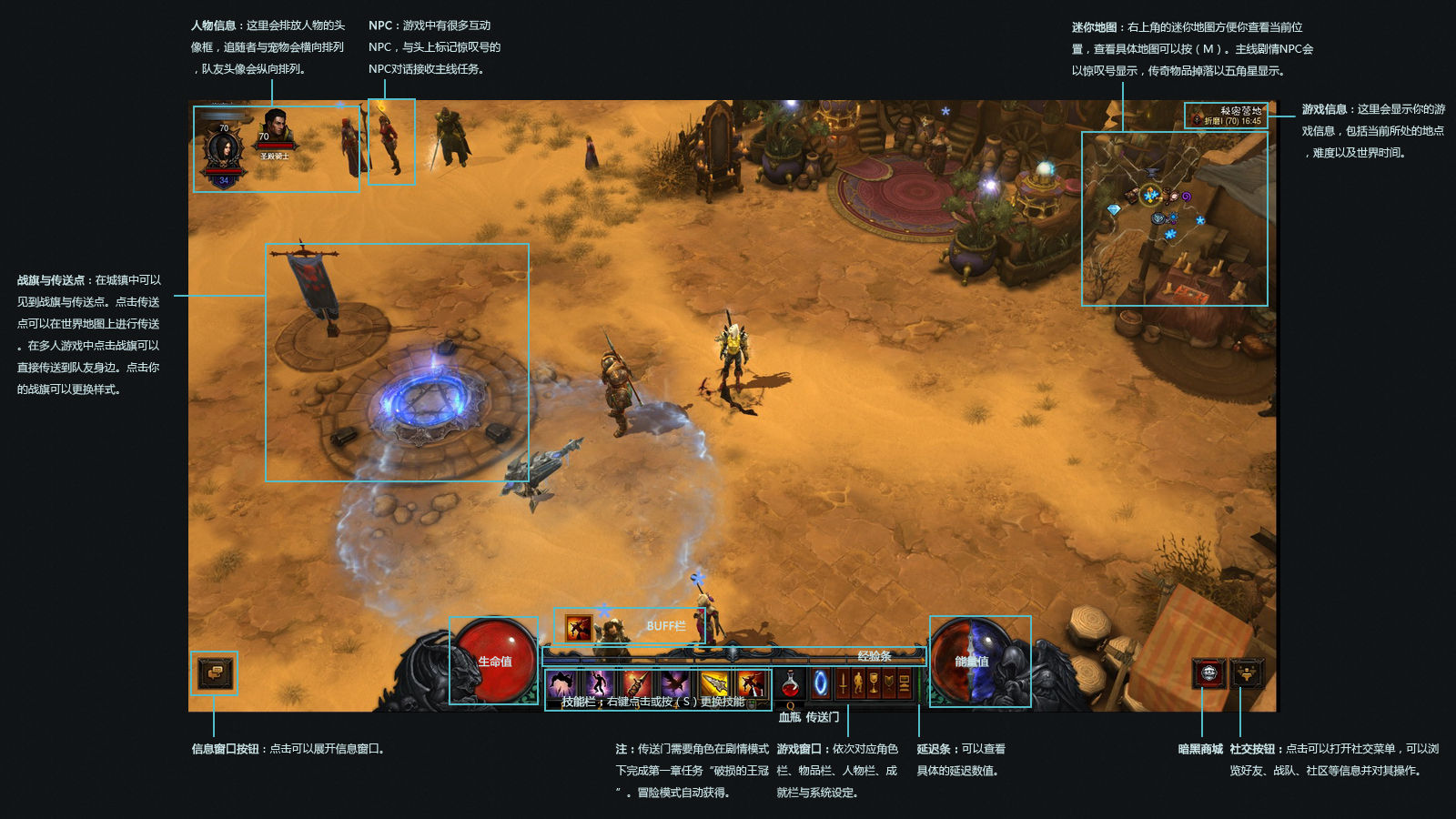Show achievements via the goblet button

click(x=874, y=683)
